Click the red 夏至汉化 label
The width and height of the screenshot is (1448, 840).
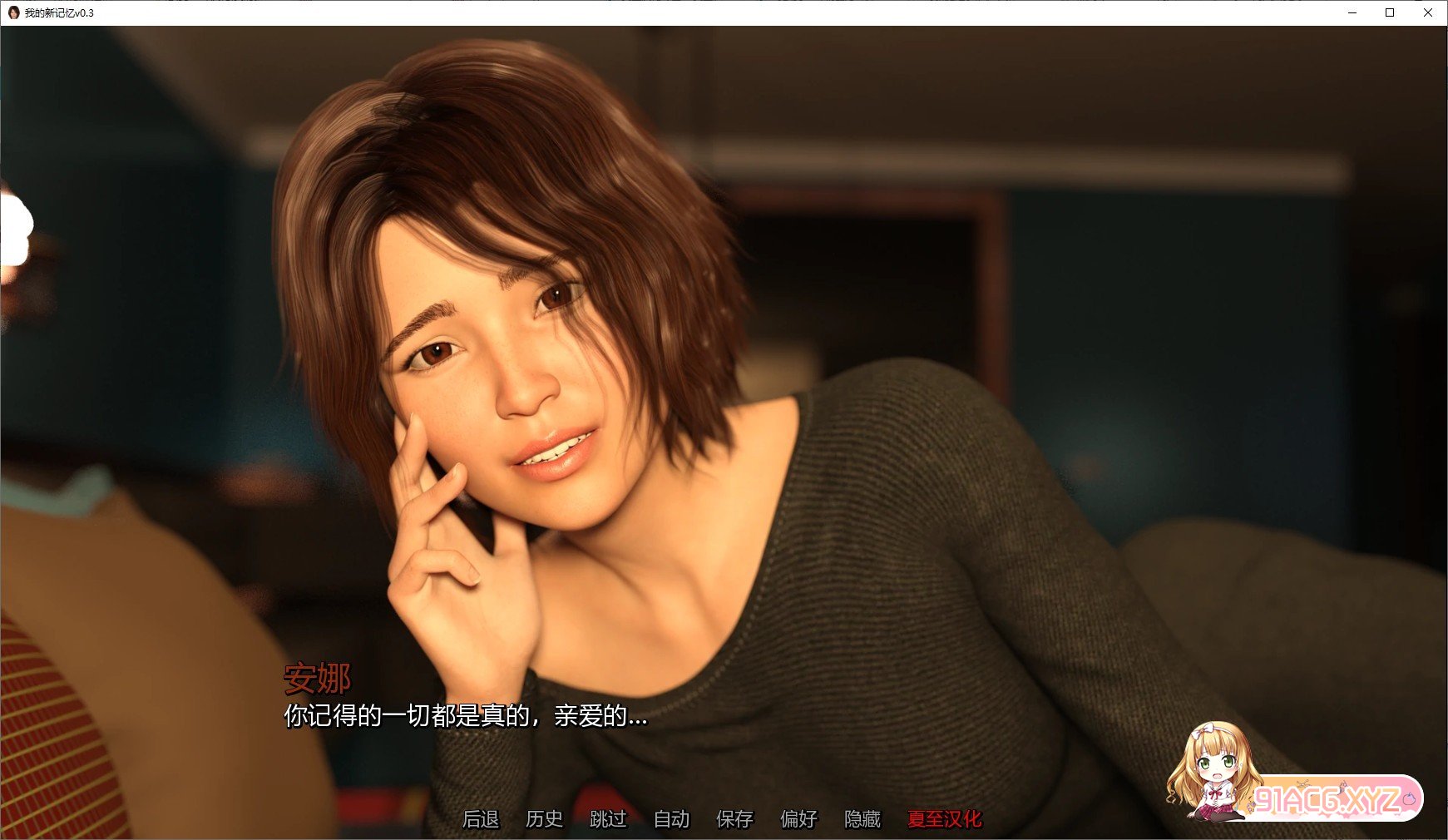point(944,819)
